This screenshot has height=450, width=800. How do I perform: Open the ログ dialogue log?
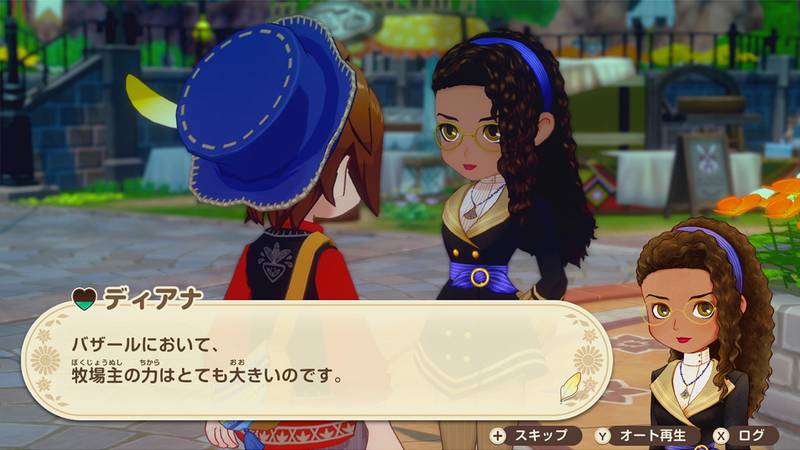(744, 435)
